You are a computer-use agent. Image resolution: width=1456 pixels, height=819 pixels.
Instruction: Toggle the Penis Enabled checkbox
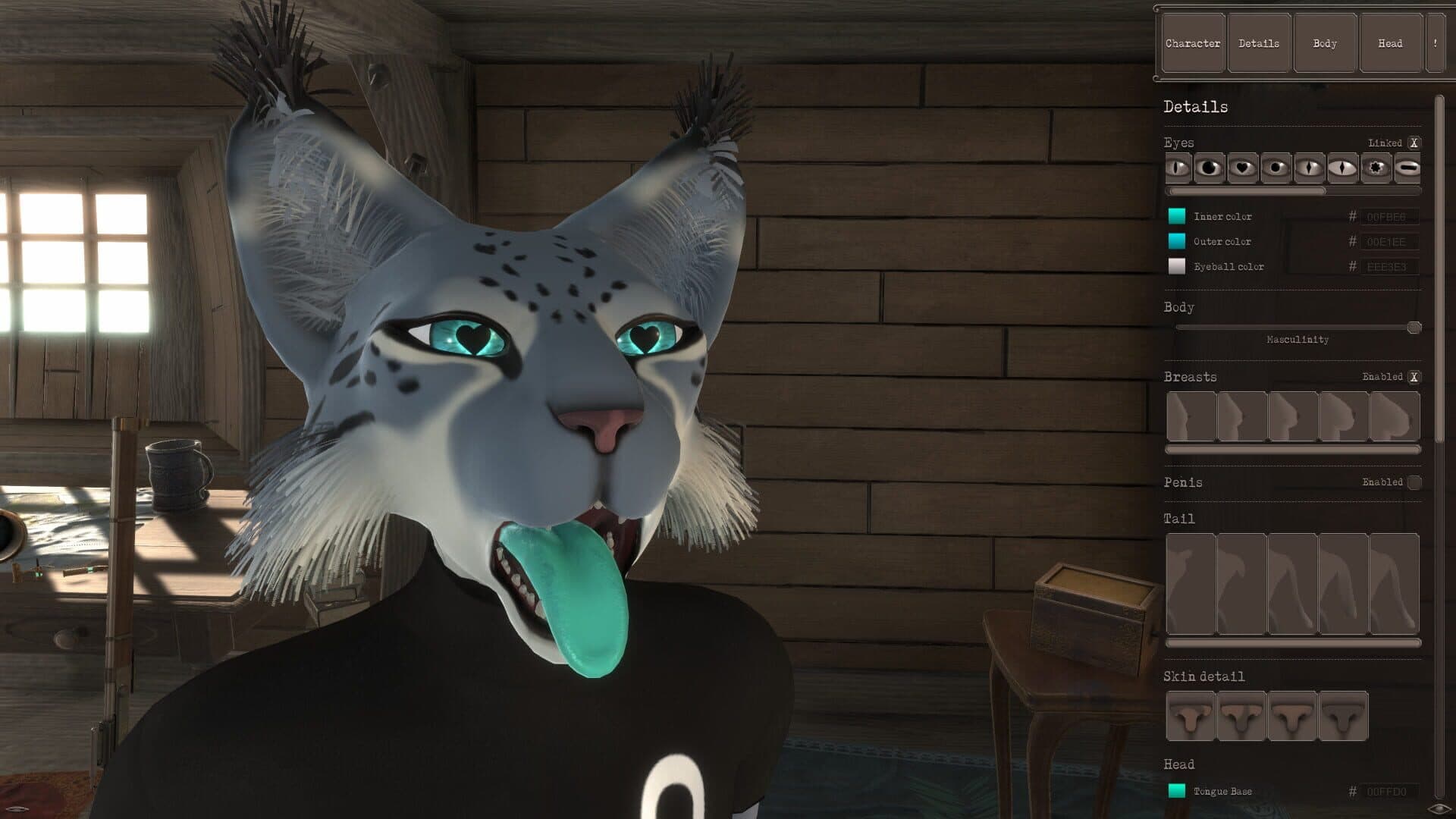pyautogui.click(x=1414, y=482)
